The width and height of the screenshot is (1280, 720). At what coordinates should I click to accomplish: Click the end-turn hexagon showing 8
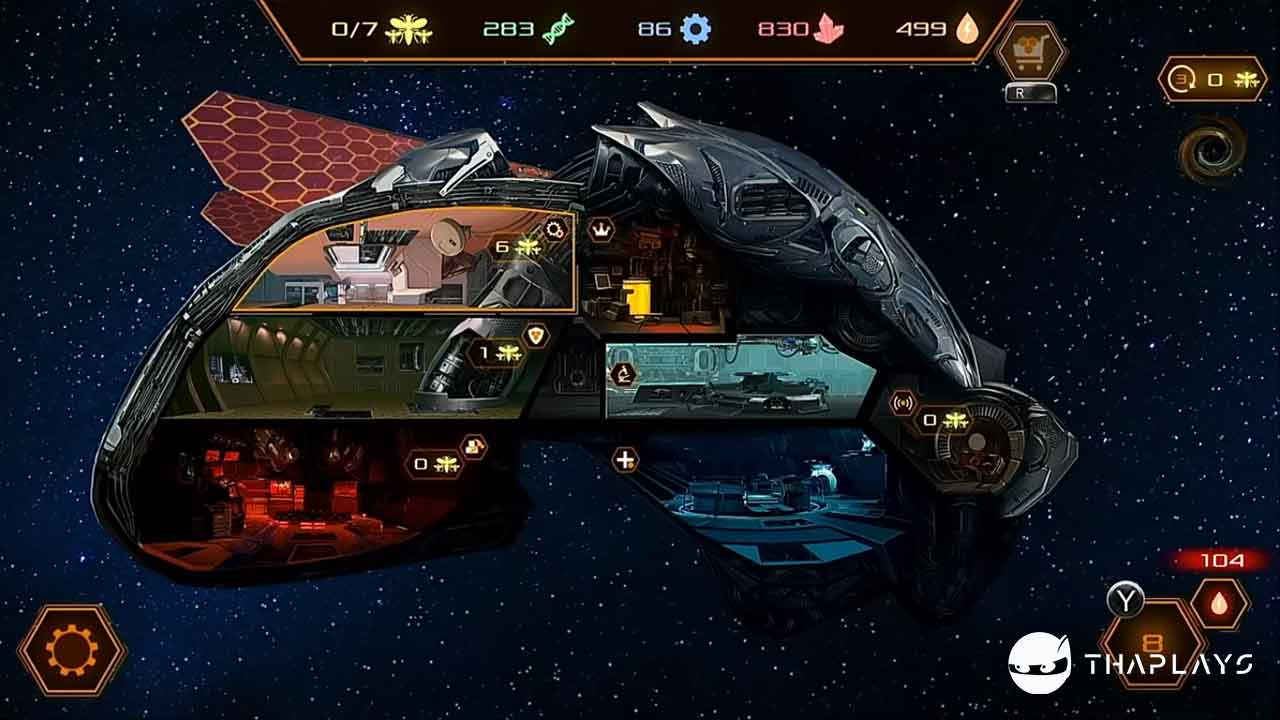tap(1150, 642)
